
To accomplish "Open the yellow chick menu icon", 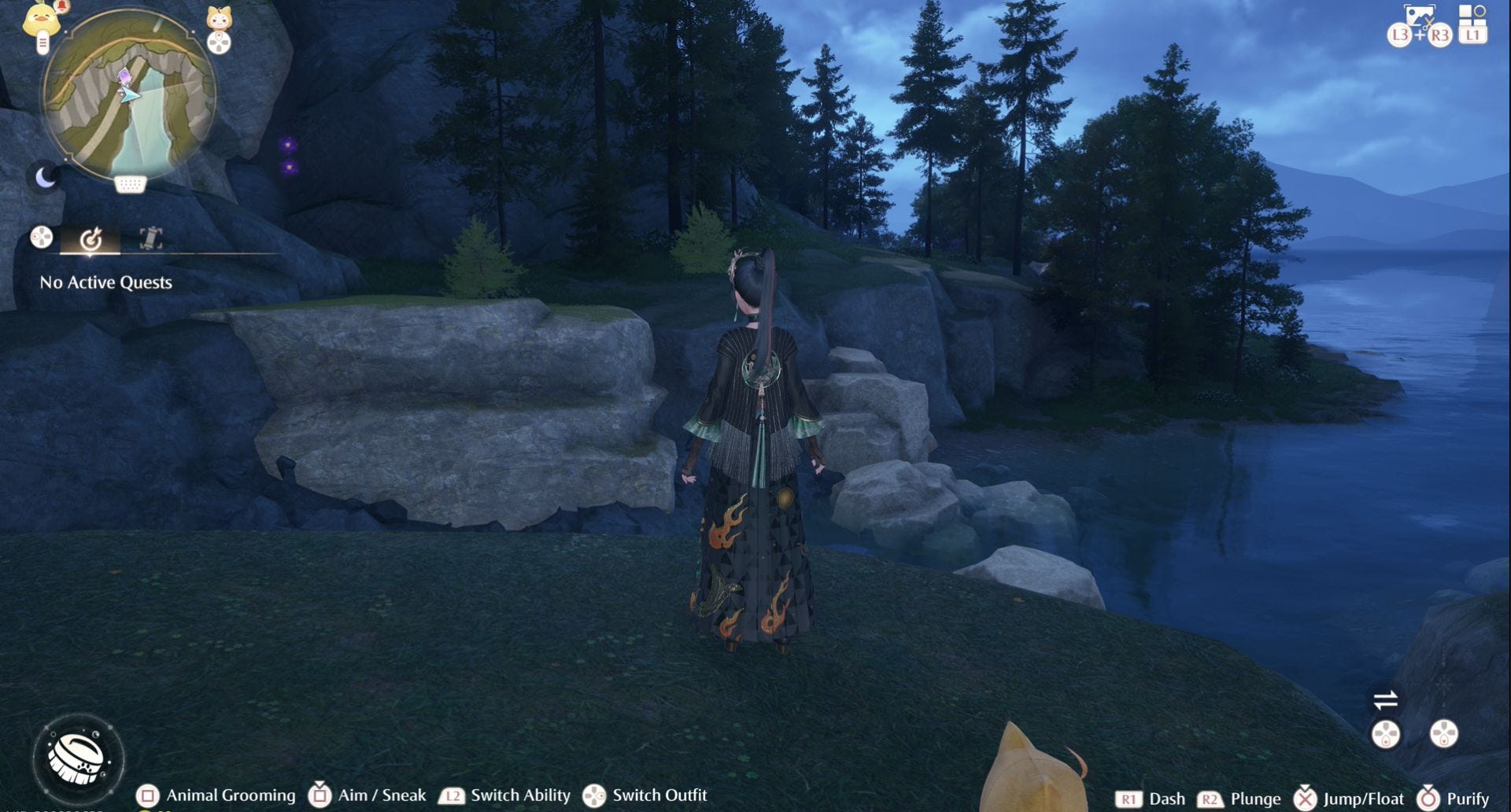I will click(41, 20).
